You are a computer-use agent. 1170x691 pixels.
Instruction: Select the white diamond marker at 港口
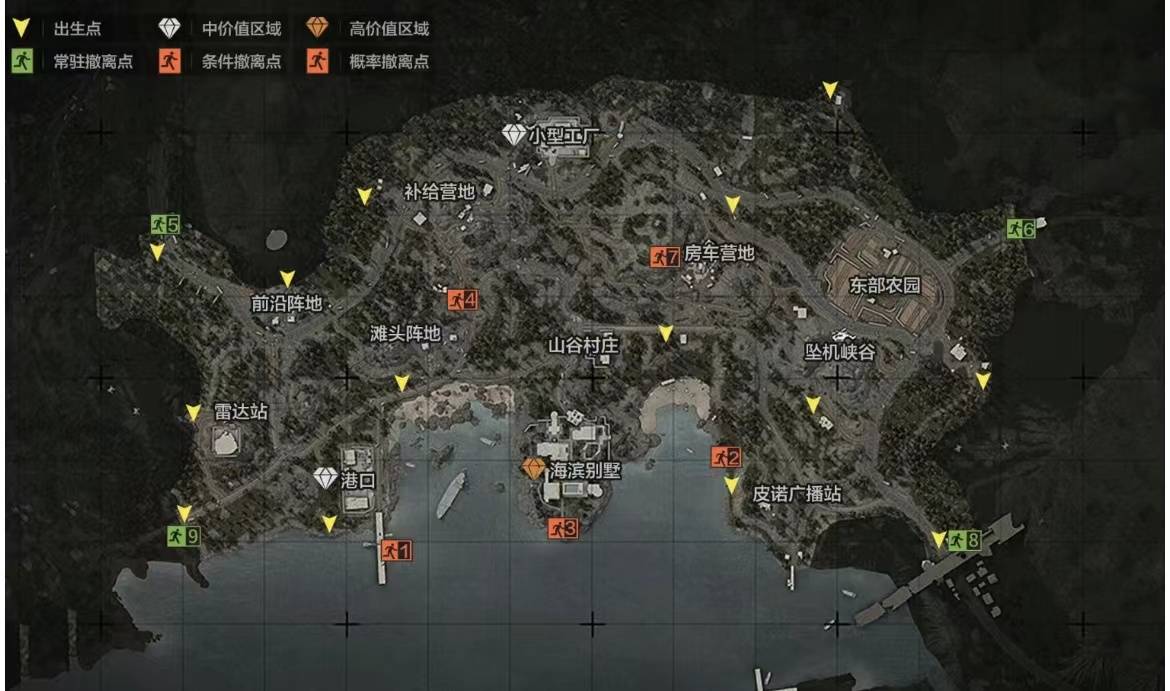[x=326, y=479]
